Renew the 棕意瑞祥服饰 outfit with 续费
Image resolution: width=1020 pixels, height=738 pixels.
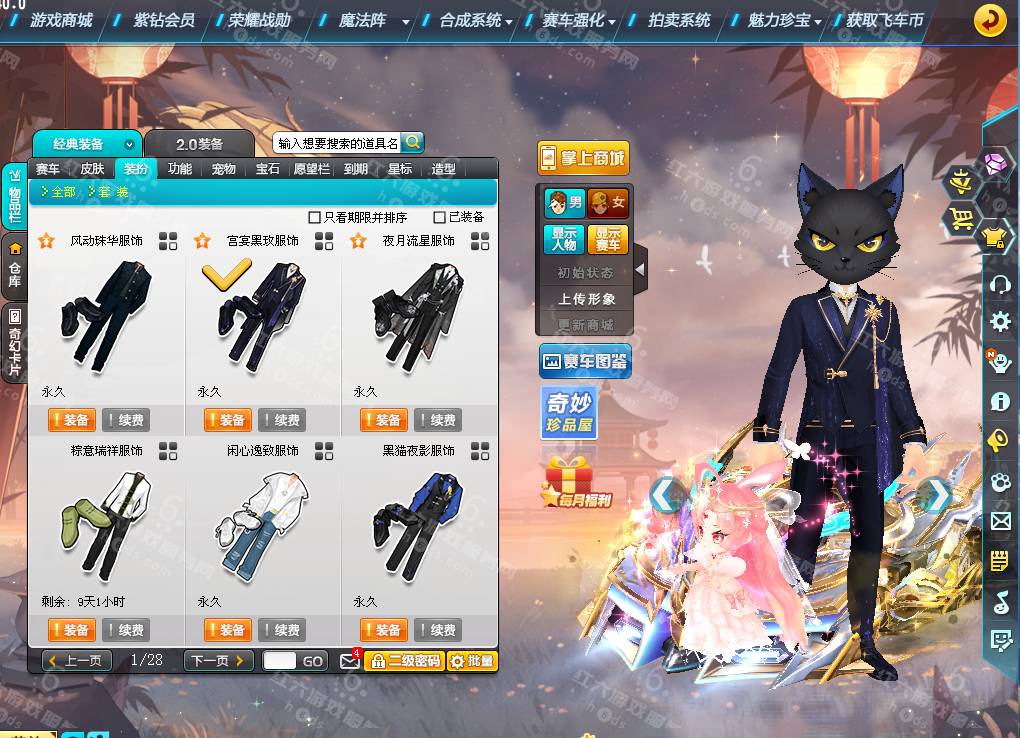[x=125, y=630]
